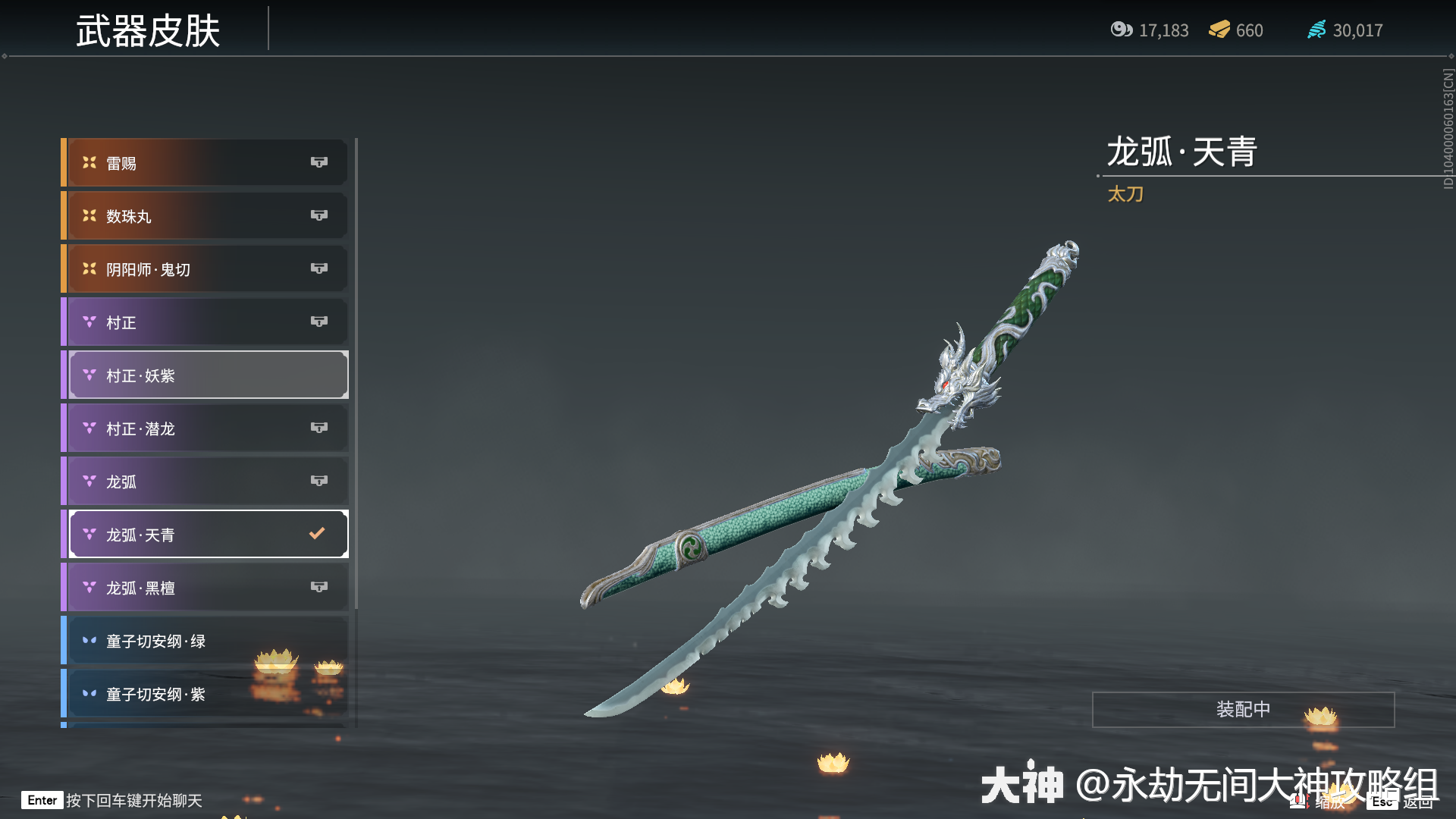Screen dimensions: 1456x819
Task: Click the tael currency icon showing 17,183
Action: [x=1122, y=30]
